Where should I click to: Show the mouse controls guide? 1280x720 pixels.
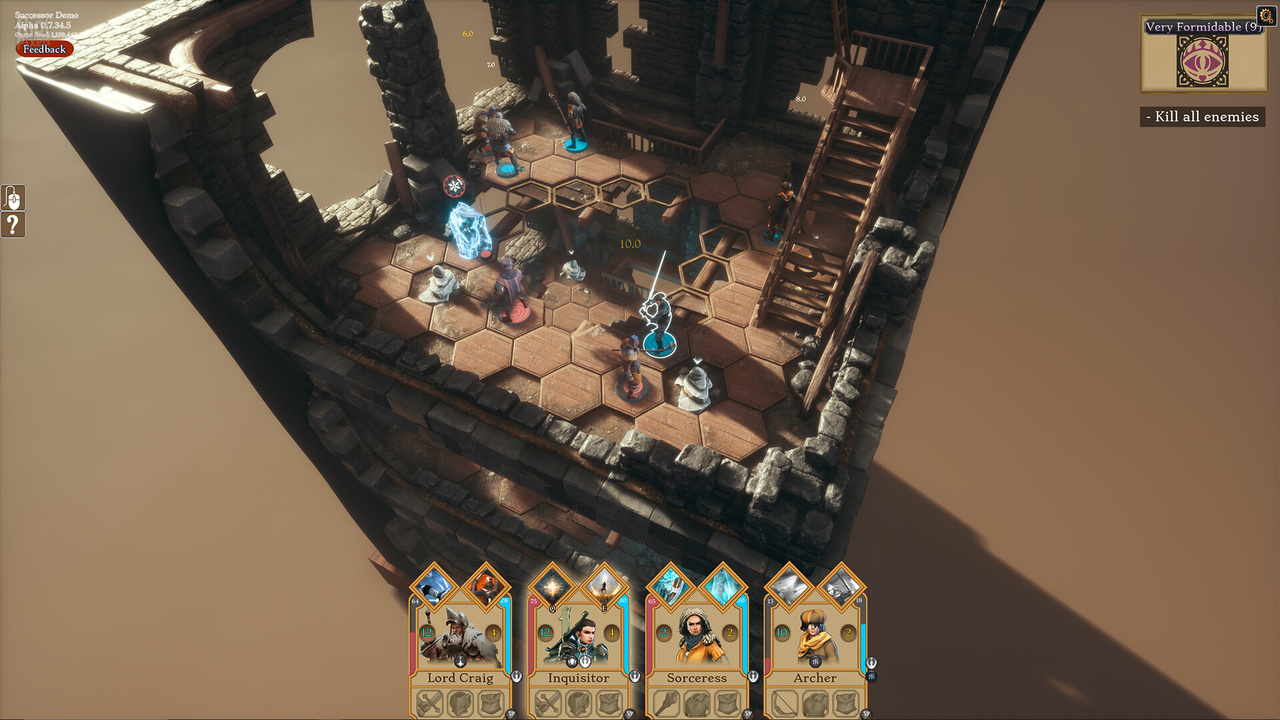point(13,197)
